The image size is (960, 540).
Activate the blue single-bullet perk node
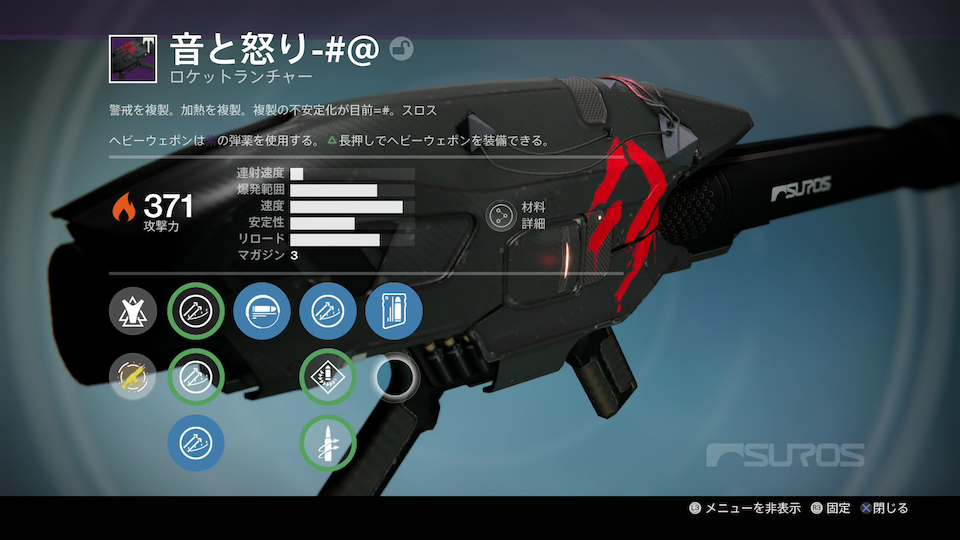click(x=262, y=312)
